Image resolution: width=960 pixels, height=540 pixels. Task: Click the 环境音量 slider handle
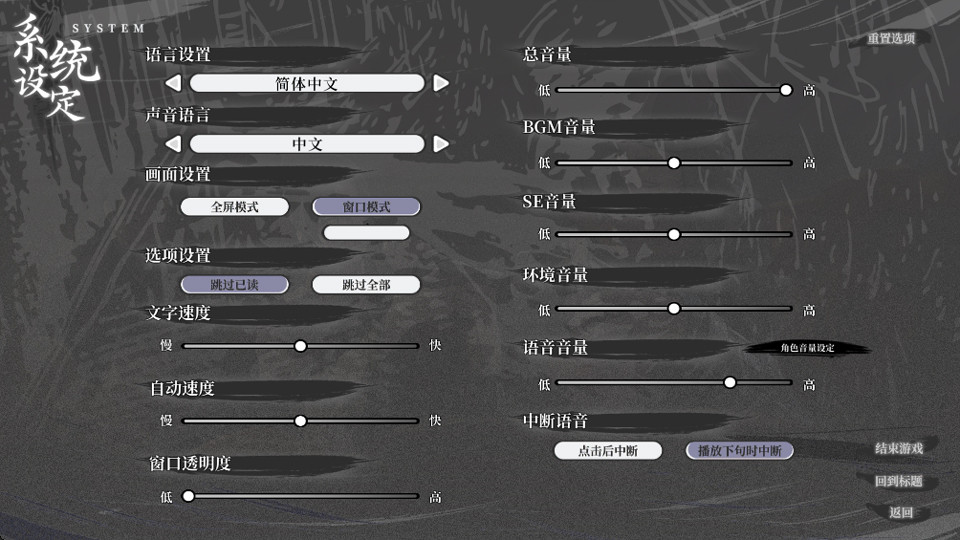click(x=674, y=309)
